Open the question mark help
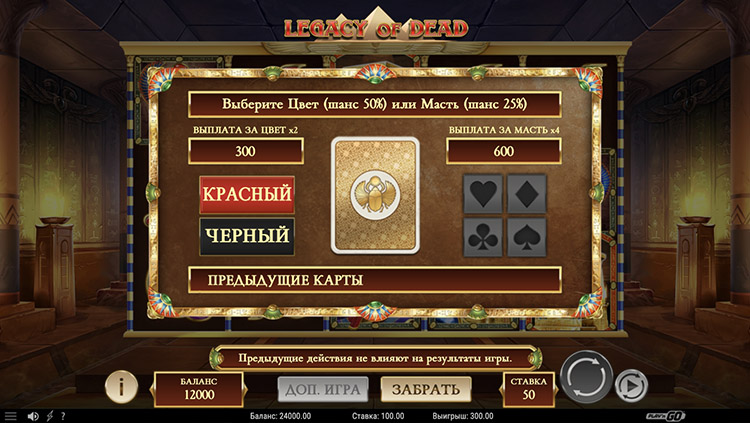750x423 pixels. click(63, 416)
